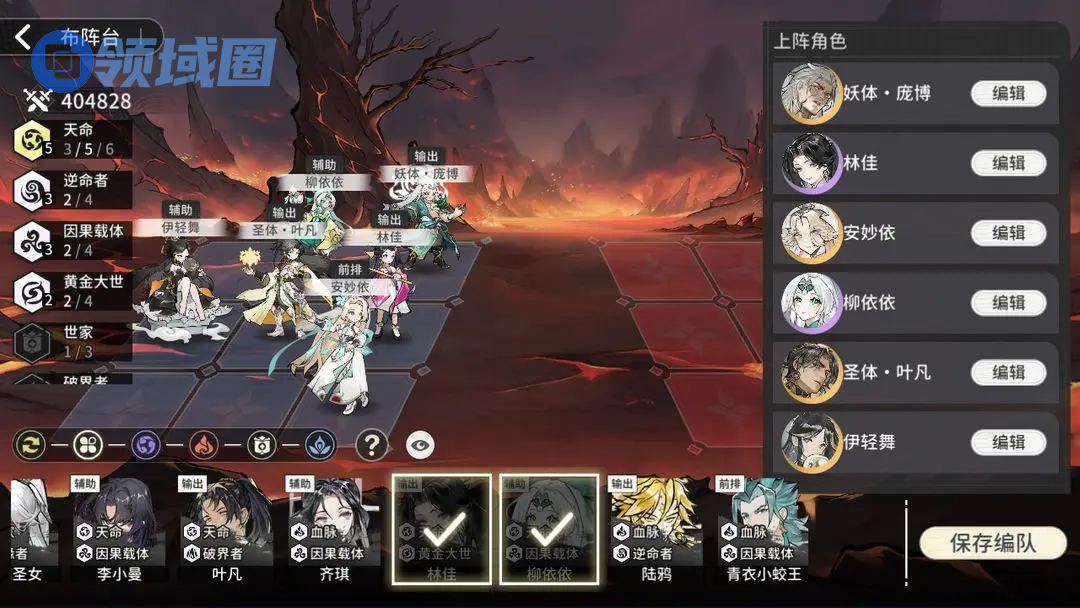
Task: Go back using the top-left arrow
Action: (x=24, y=38)
